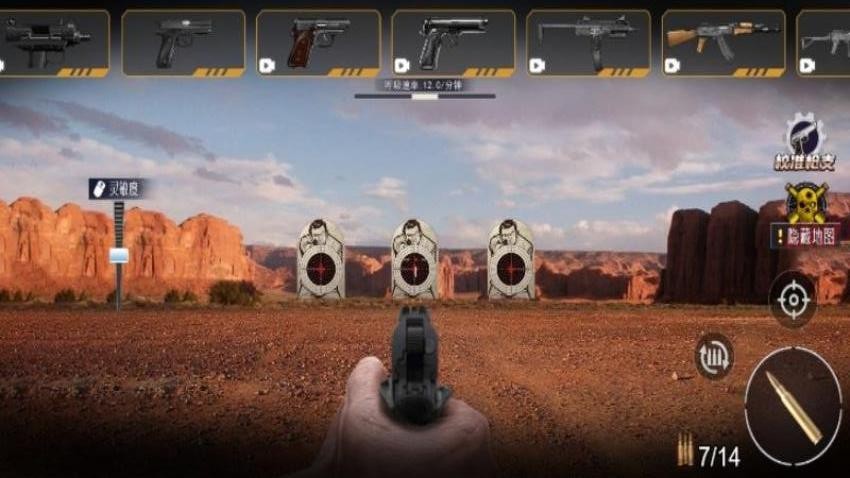The height and width of the screenshot is (478, 850).
Task: Open the gun-and-gear weapon menu icon
Action: pyautogui.click(x=804, y=135)
